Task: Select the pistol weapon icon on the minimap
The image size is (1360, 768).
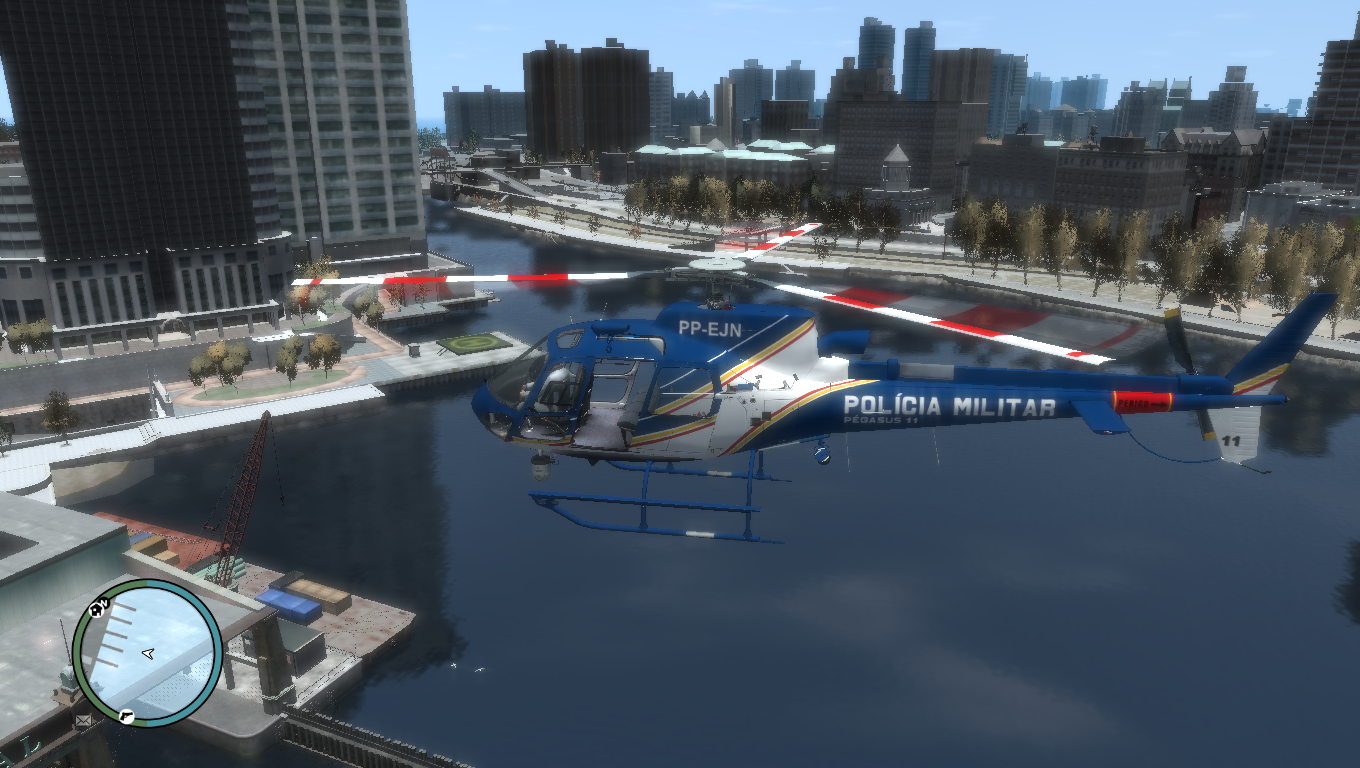Action: [126, 716]
